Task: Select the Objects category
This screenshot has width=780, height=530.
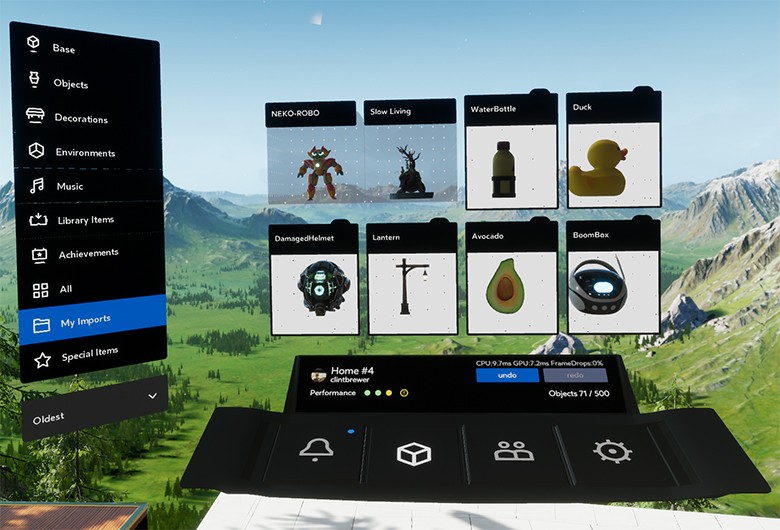Action: tap(70, 84)
